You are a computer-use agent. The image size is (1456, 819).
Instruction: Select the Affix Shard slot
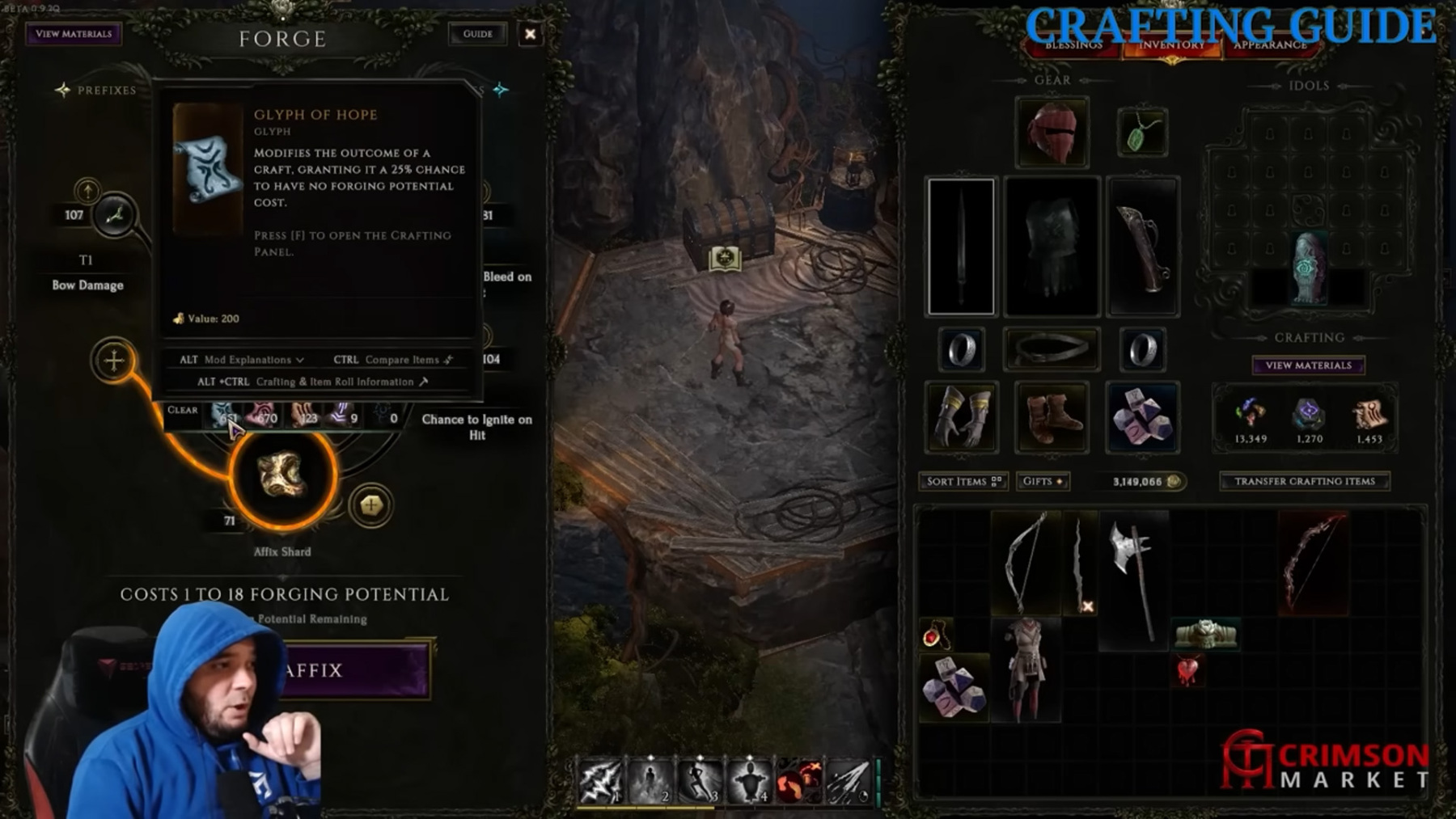282,476
